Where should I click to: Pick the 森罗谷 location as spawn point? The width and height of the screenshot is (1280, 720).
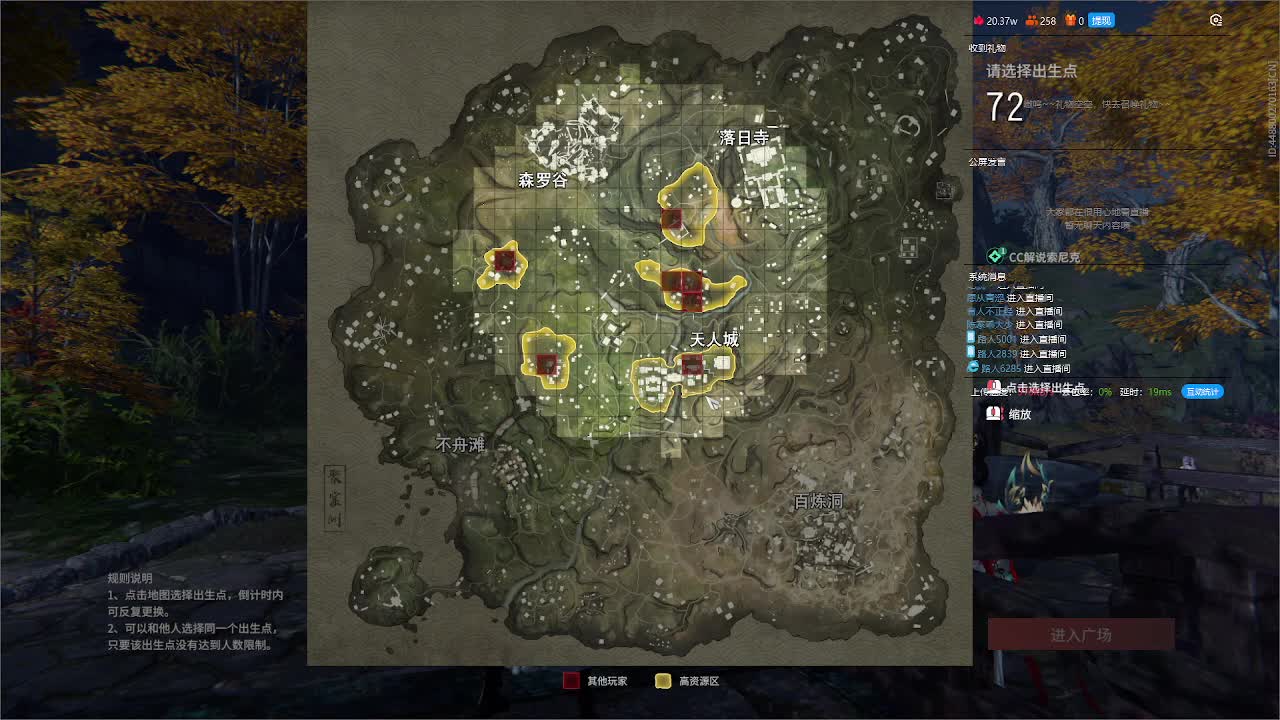[x=542, y=181]
